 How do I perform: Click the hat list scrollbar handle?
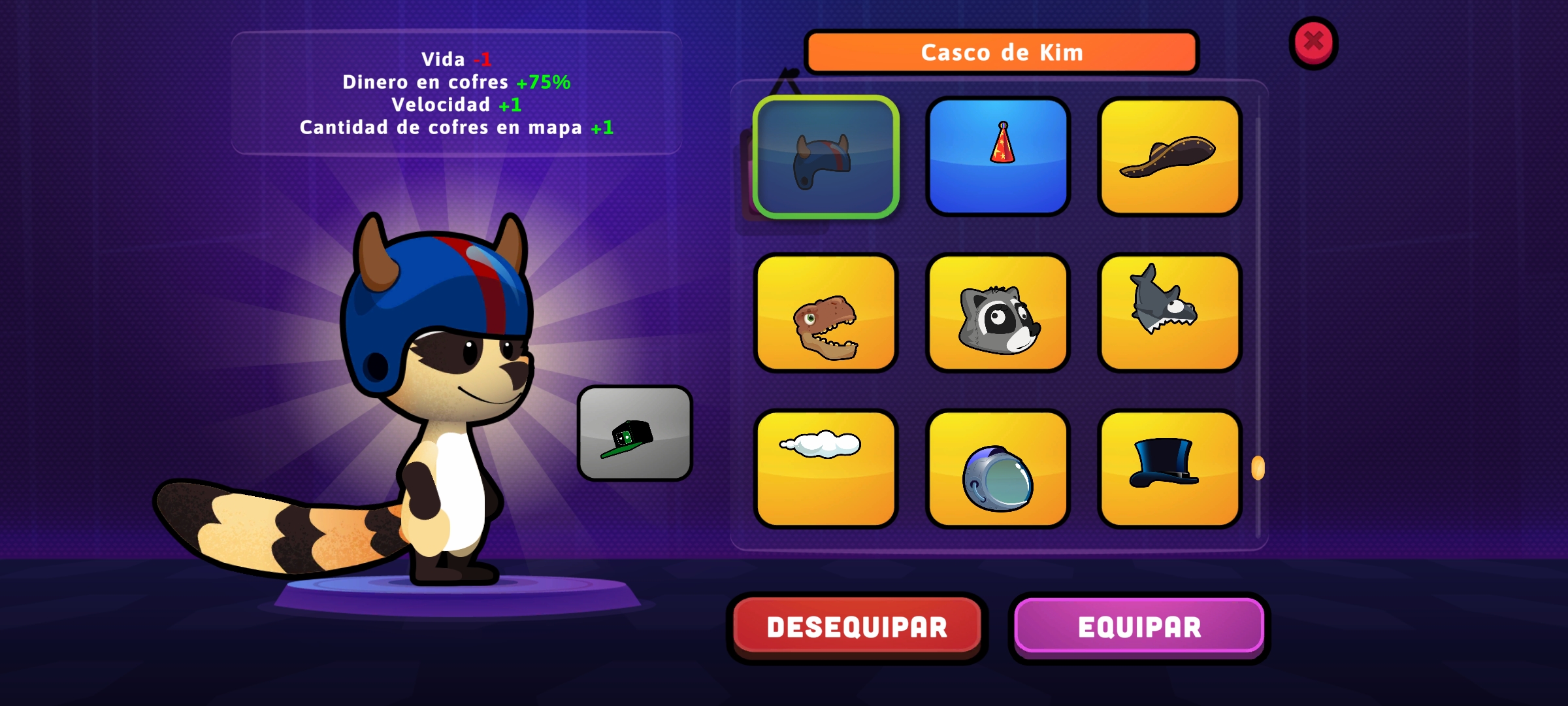click(1258, 468)
